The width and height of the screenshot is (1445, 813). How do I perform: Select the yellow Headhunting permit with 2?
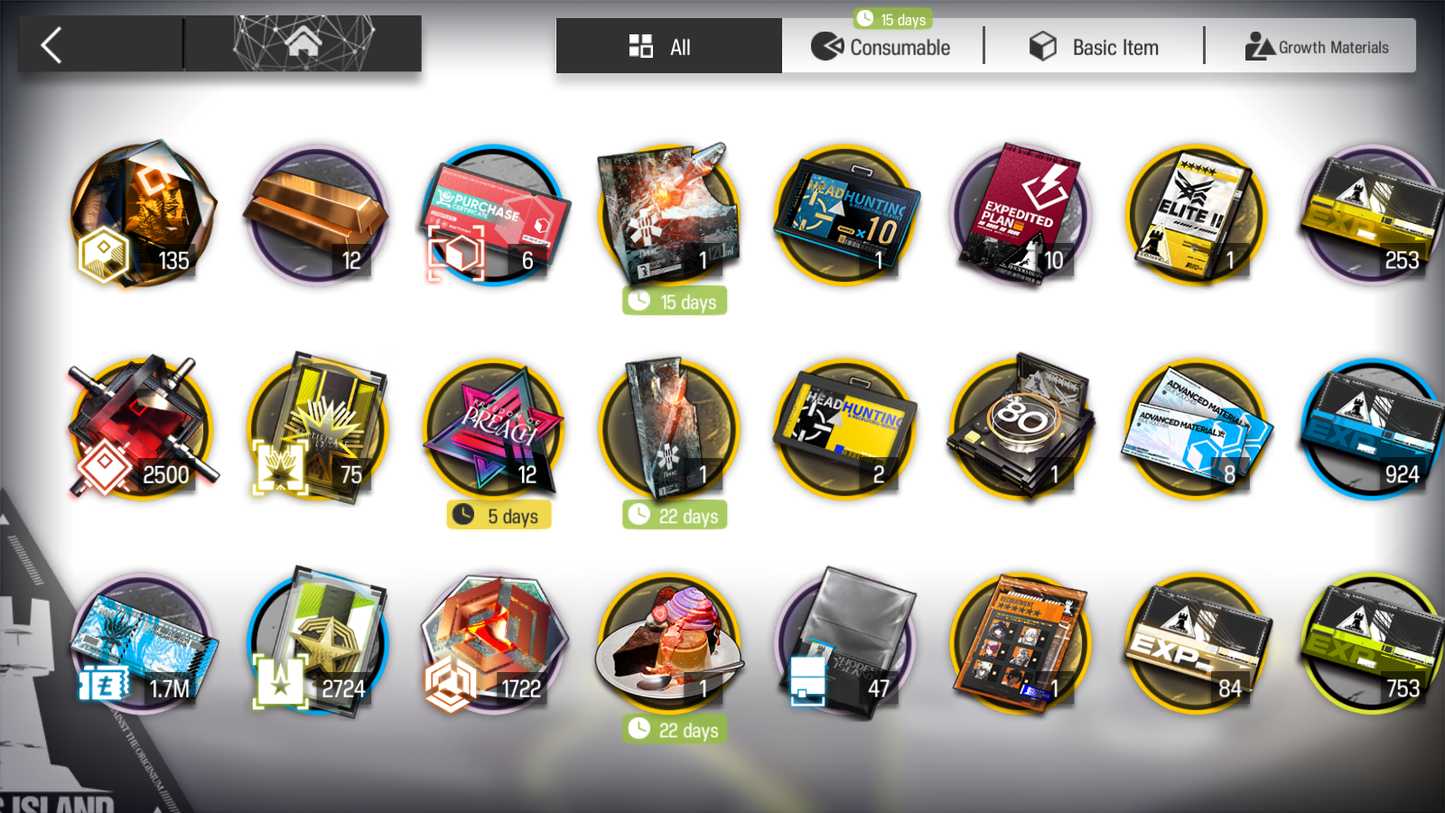click(844, 429)
